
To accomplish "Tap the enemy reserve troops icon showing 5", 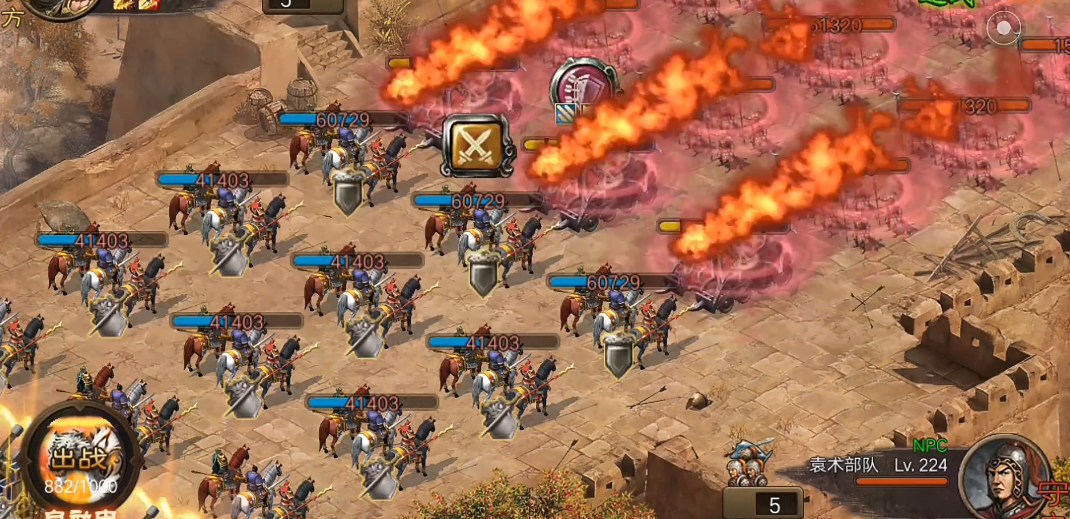I will (757, 480).
